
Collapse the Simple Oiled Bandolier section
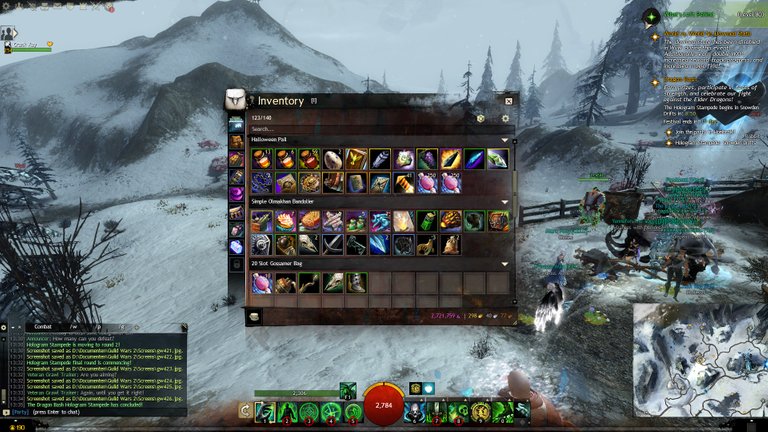point(505,202)
